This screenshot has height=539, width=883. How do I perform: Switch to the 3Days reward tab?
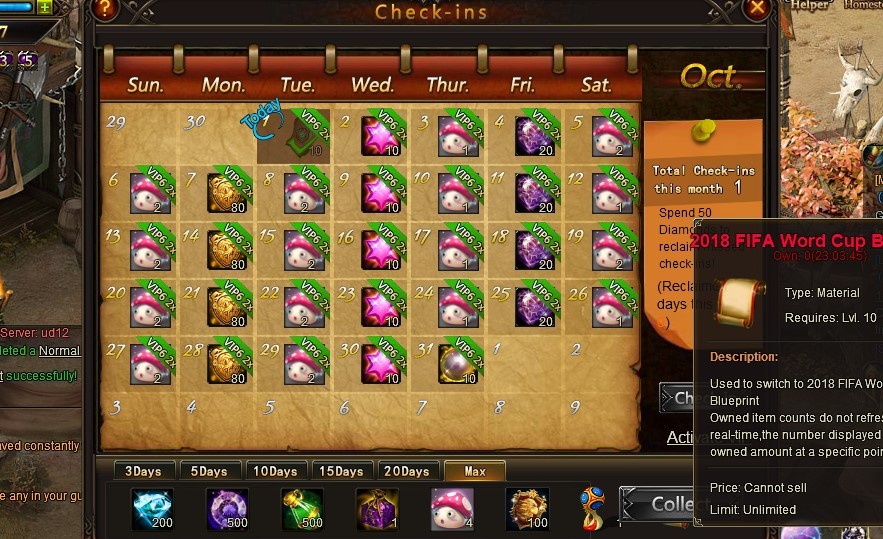coord(142,471)
